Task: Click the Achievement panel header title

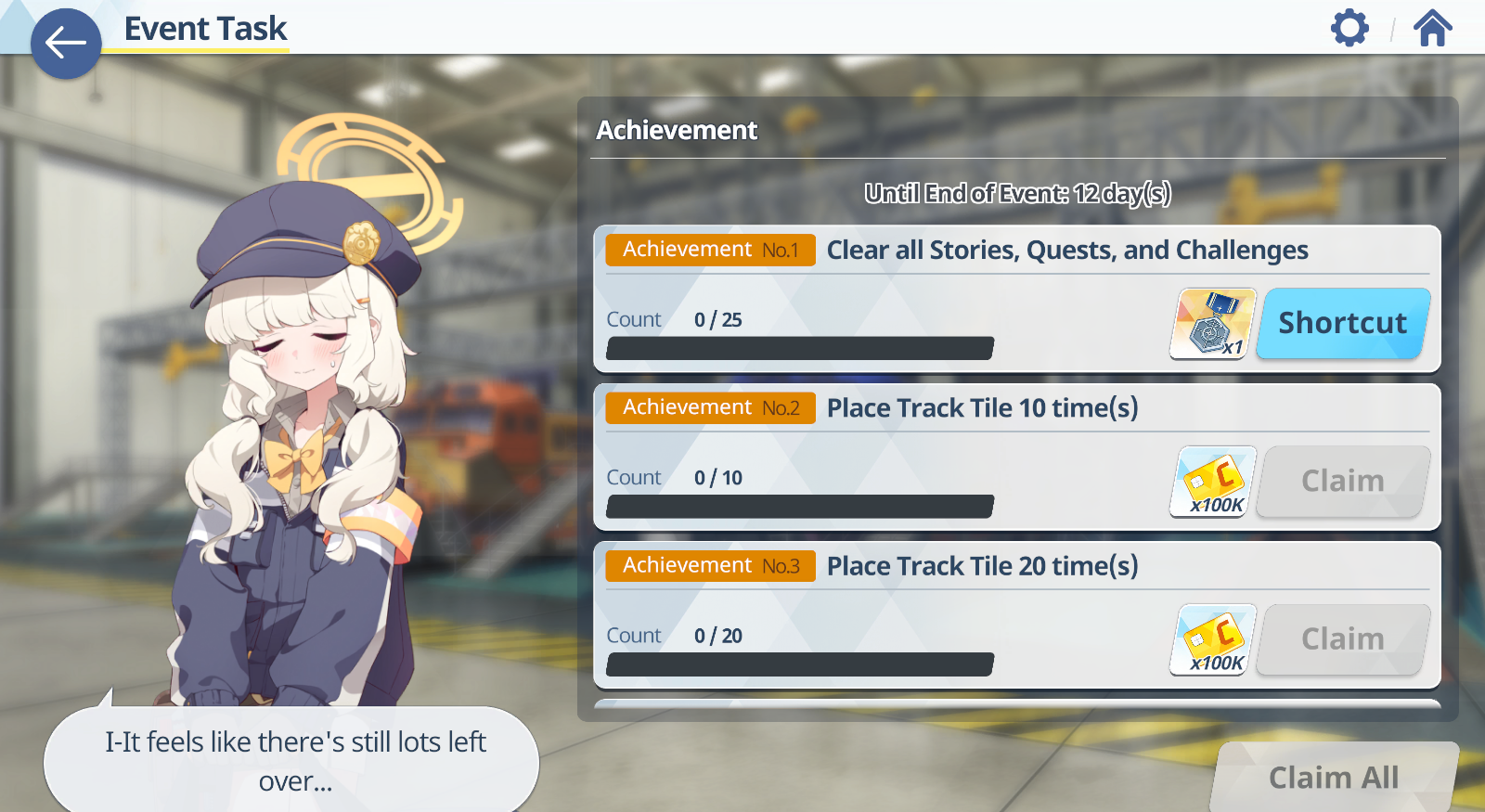Action: 677,131
